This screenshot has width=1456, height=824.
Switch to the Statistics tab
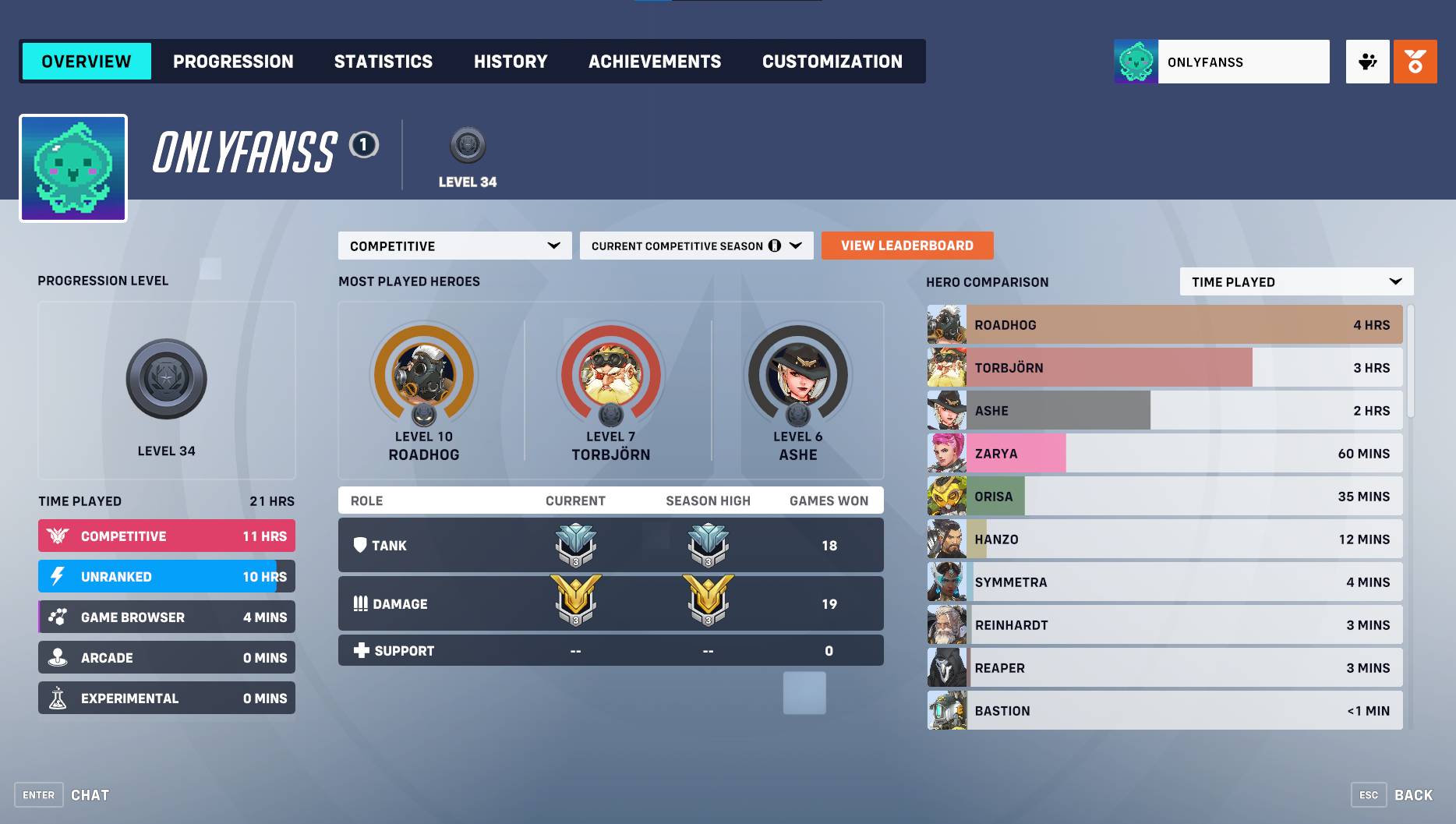point(383,61)
